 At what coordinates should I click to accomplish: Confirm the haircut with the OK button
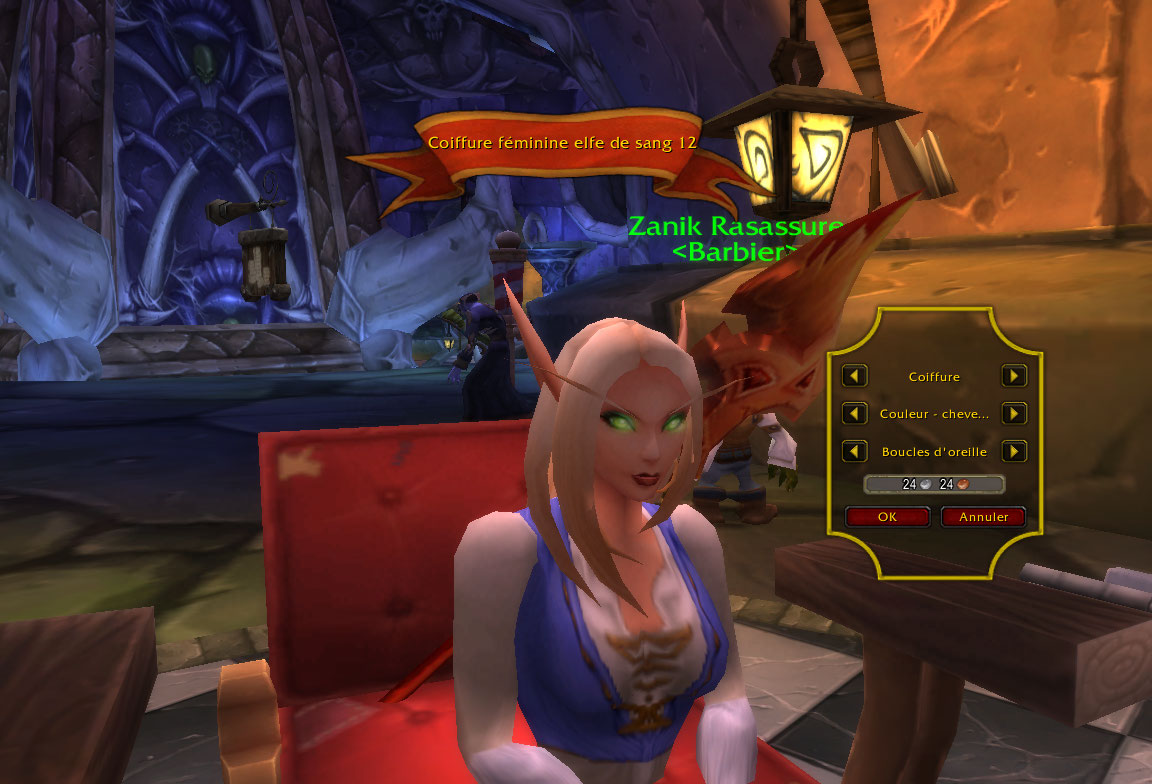point(888,517)
